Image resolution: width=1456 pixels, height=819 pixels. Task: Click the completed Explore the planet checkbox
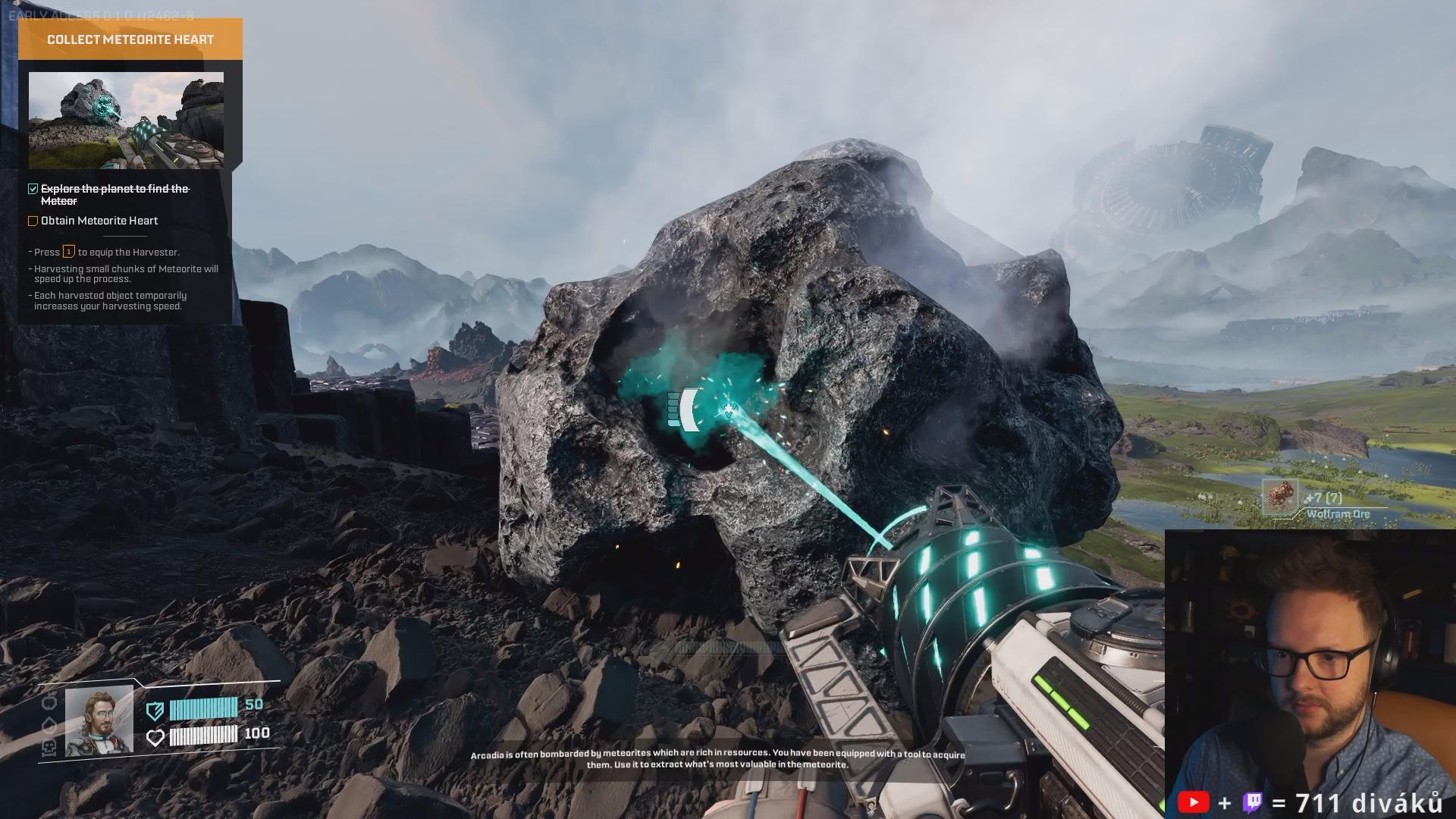click(x=33, y=189)
